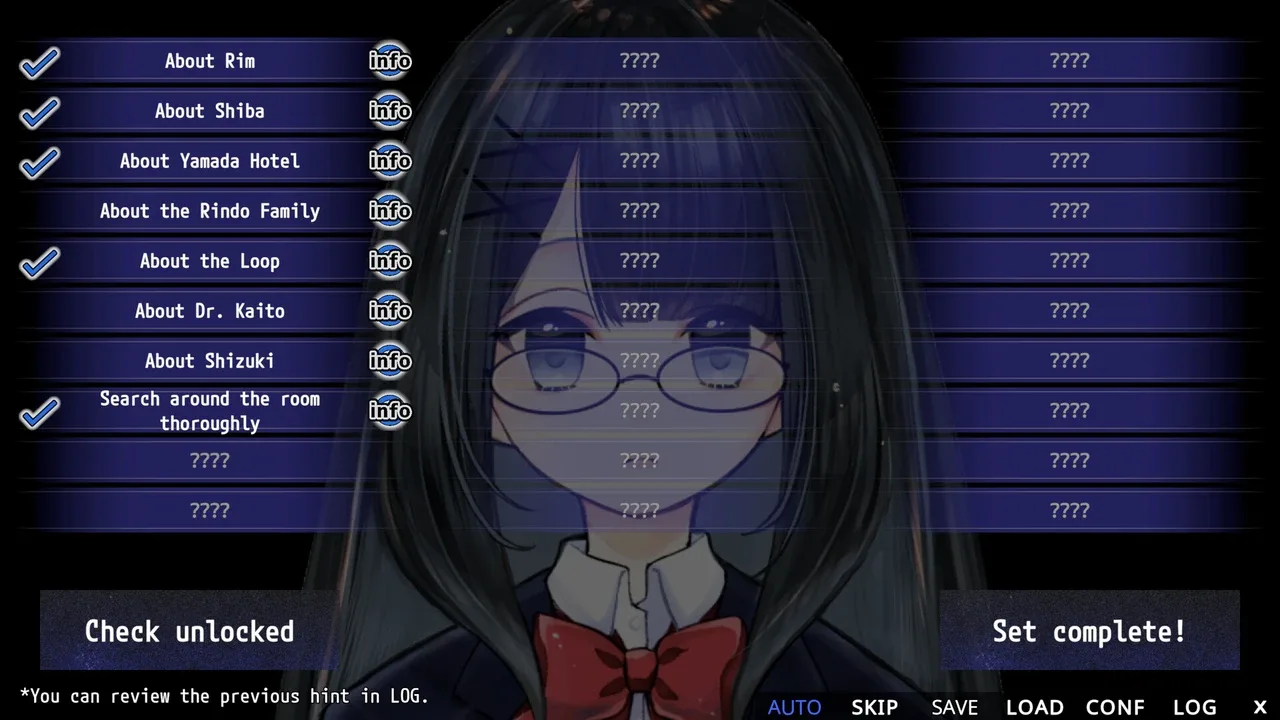The height and width of the screenshot is (720, 1280).
Task: Close the menu with the X
Action: coord(1260,707)
